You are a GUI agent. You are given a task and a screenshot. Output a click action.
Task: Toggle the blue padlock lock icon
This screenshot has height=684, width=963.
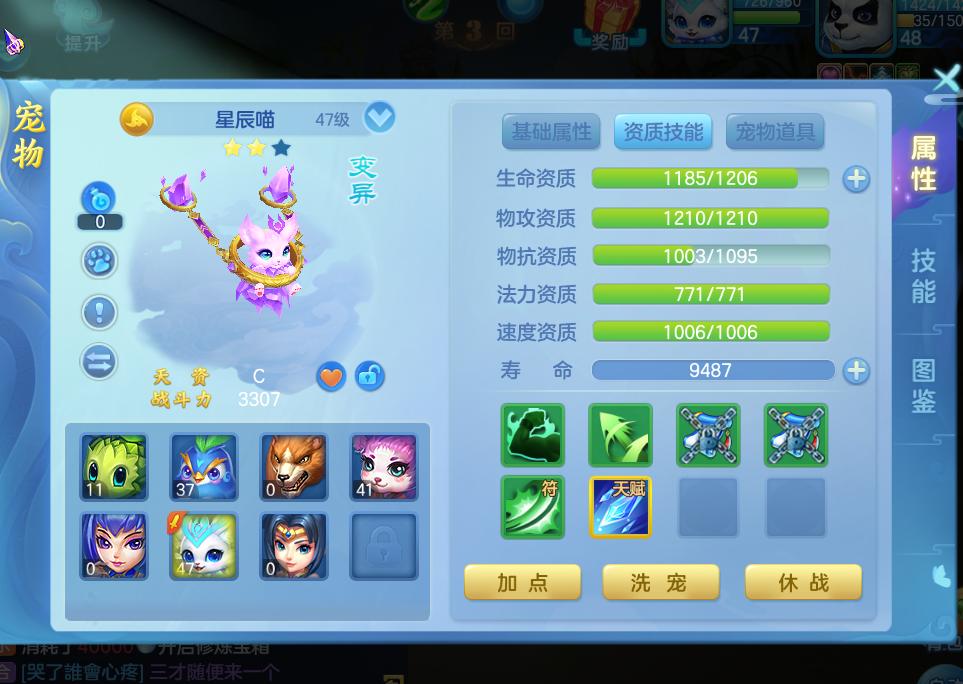pos(369,376)
